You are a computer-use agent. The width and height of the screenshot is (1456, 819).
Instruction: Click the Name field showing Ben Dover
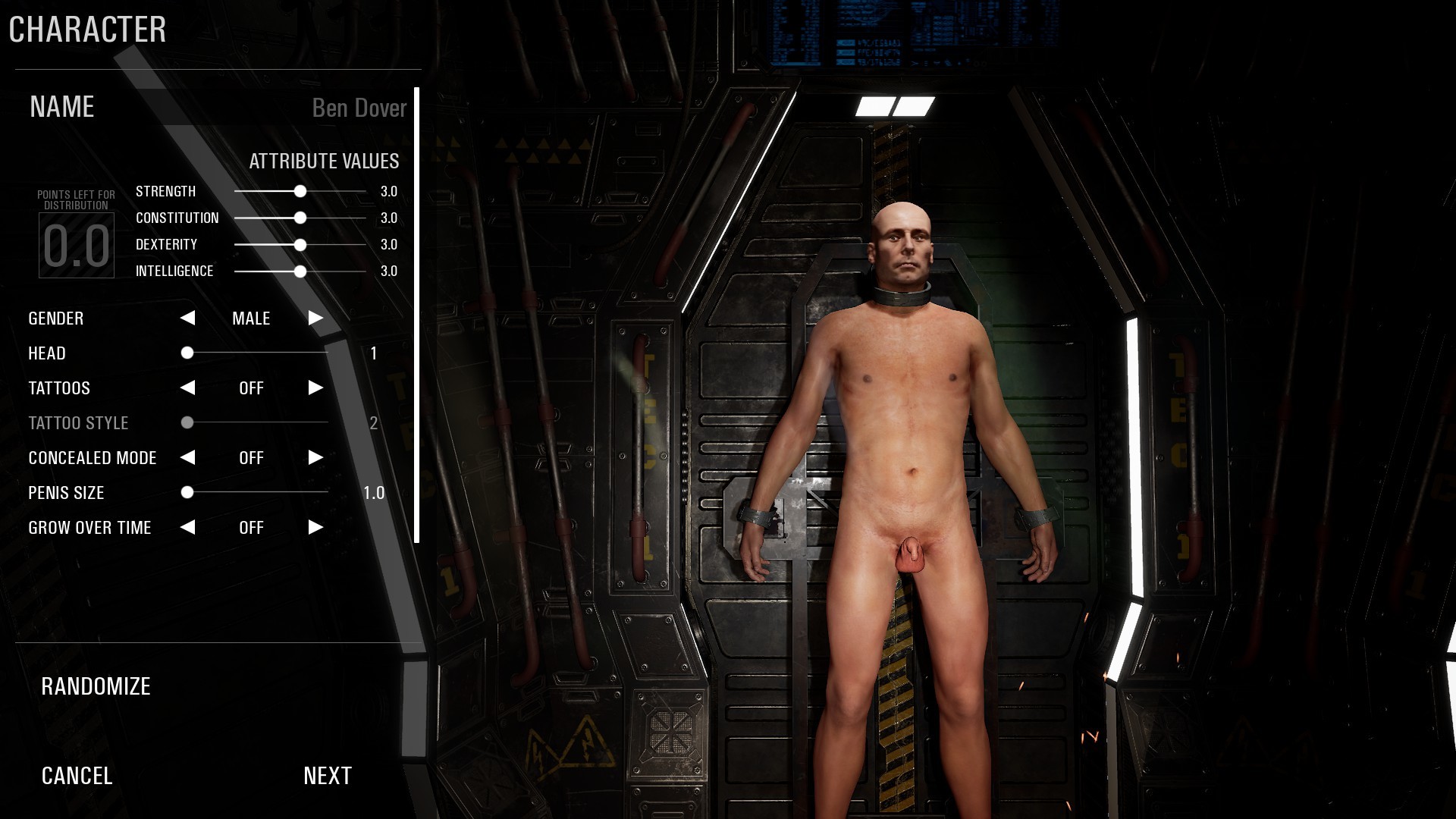click(x=359, y=108)
